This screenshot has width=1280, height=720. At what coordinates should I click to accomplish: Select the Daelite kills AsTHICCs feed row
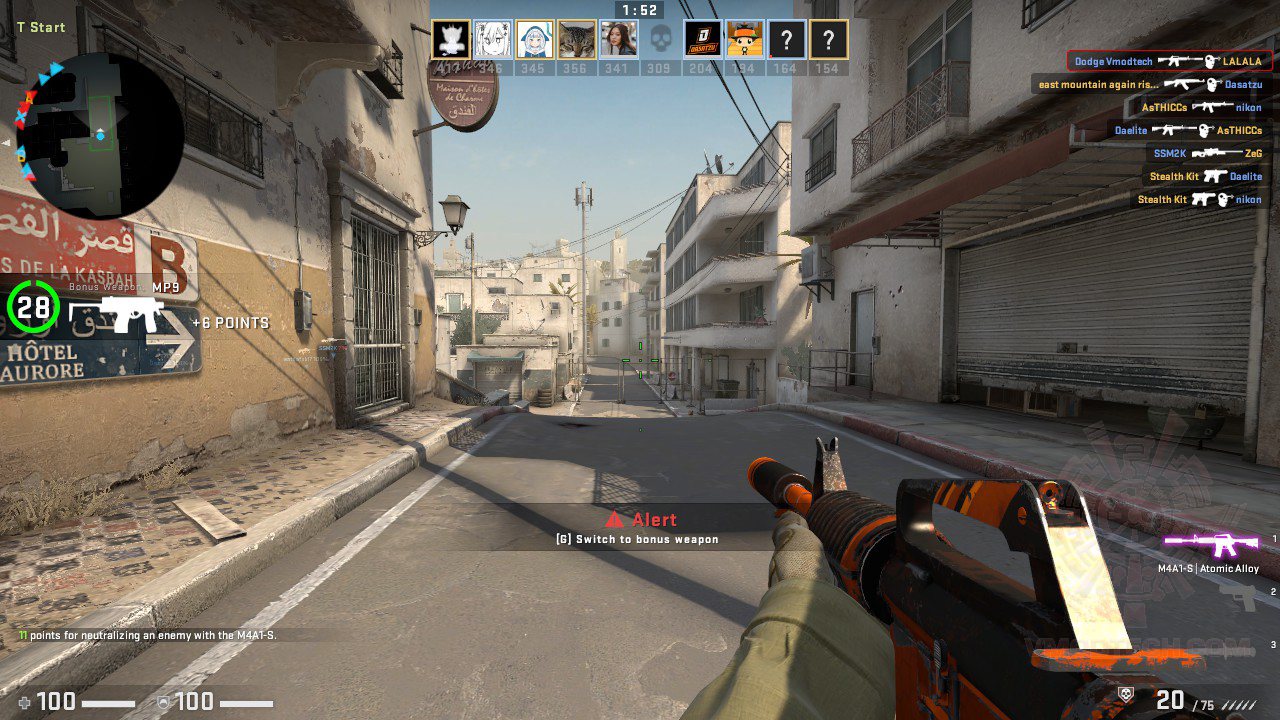[1188, 130]
